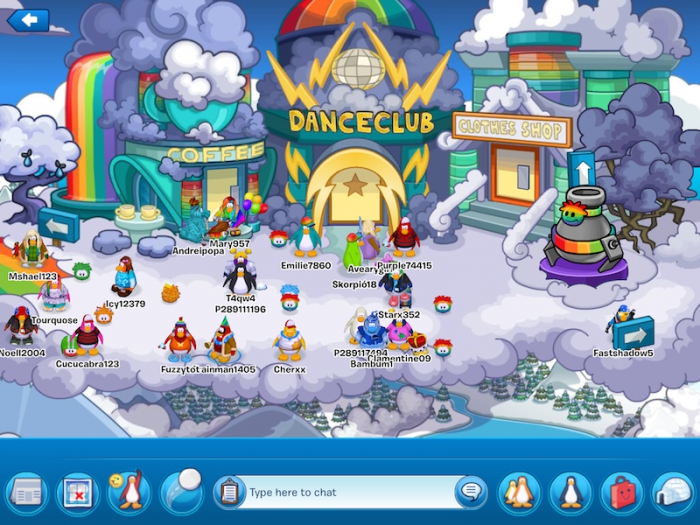This screenshot has width=700, height=525.
Task: Open the newspaper from the toolbar
Action: click(x=27, y=492)
